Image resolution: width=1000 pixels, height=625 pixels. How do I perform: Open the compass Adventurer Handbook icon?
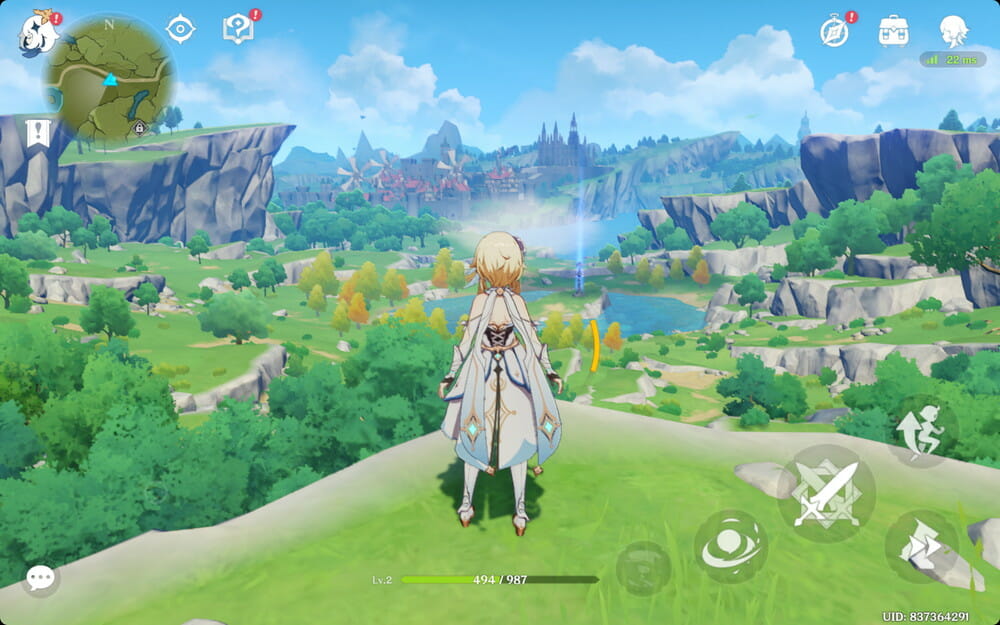[834, 31]
